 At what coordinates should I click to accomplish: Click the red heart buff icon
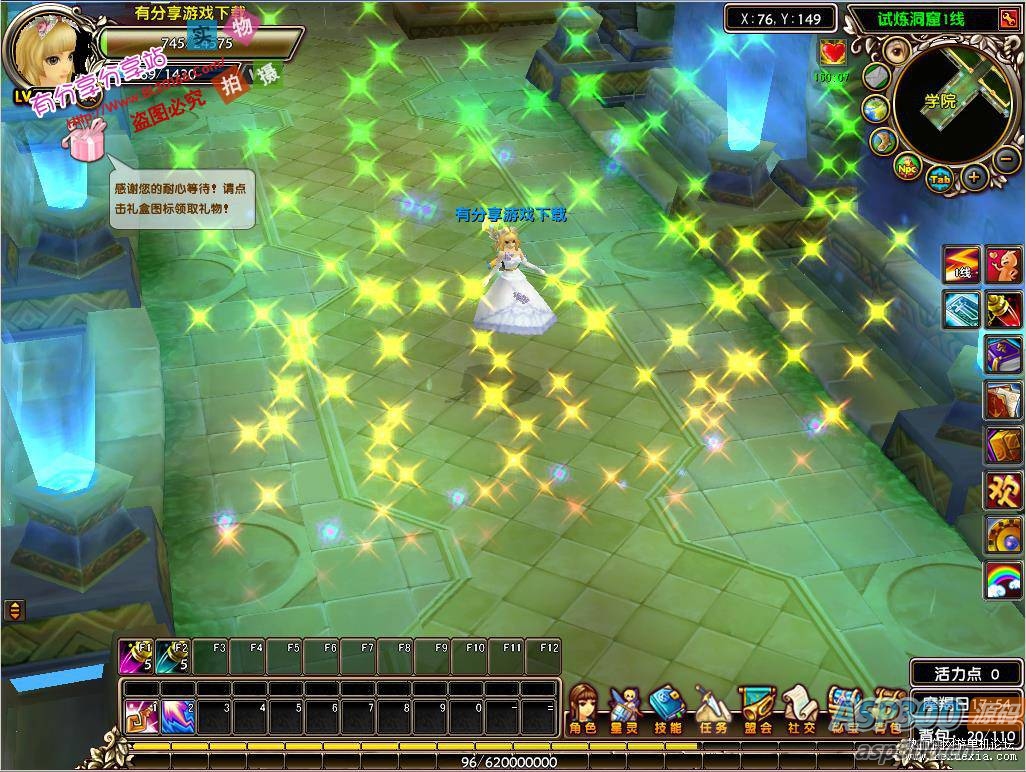(832, 51)
